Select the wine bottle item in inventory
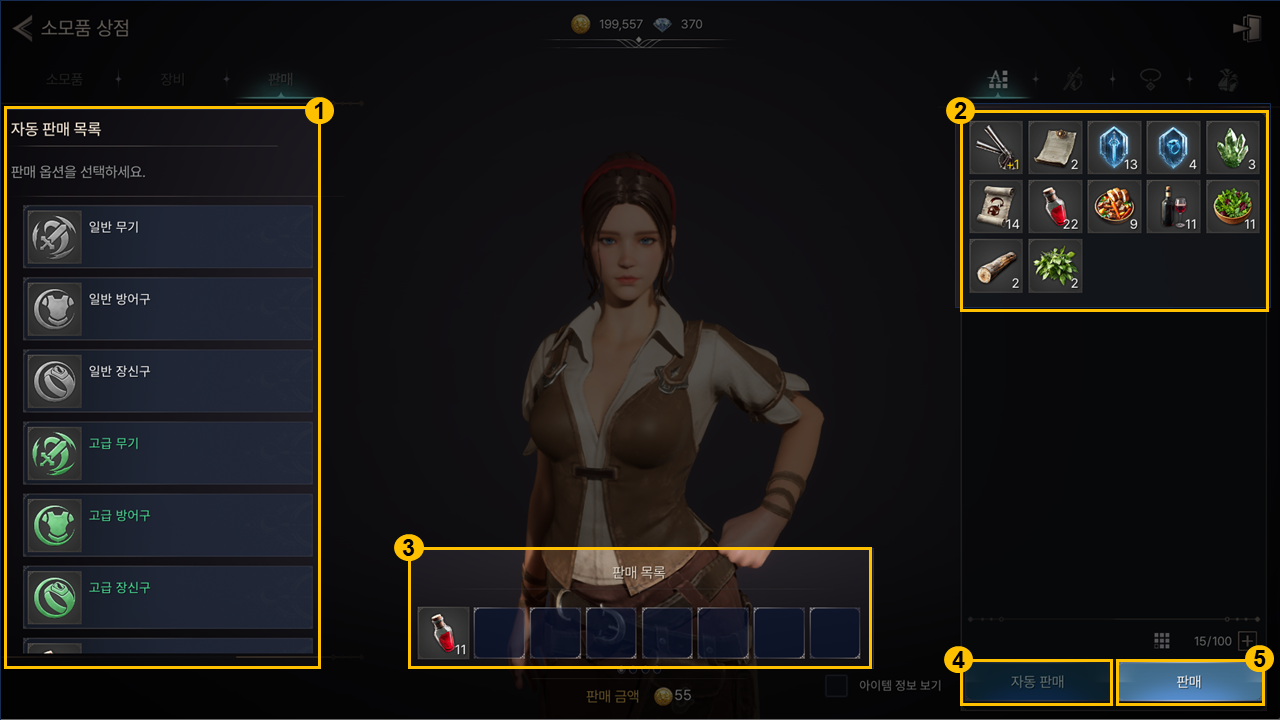The image size is (1280, 720). coord(1173,207)
